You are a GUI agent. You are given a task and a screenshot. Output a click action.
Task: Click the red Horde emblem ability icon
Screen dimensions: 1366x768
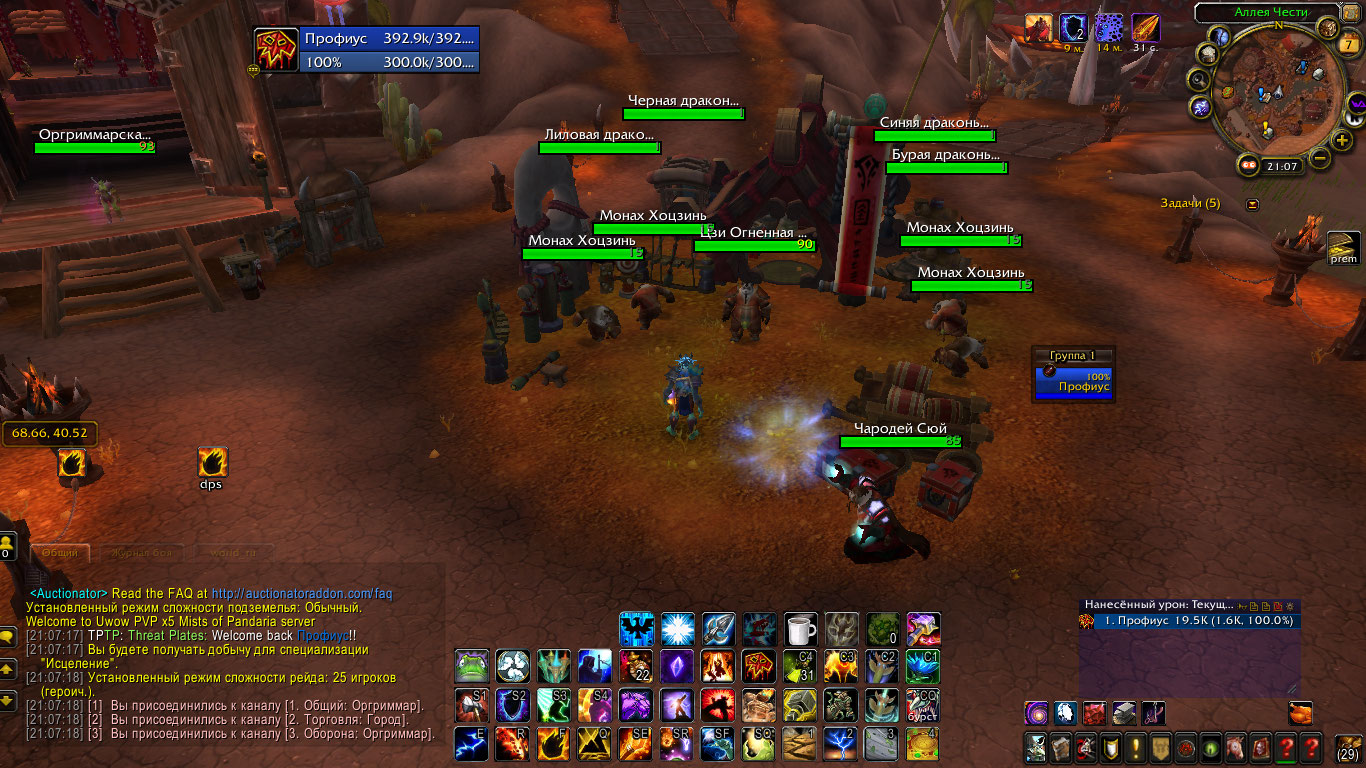pyautogui.click(x=759, y=666)
